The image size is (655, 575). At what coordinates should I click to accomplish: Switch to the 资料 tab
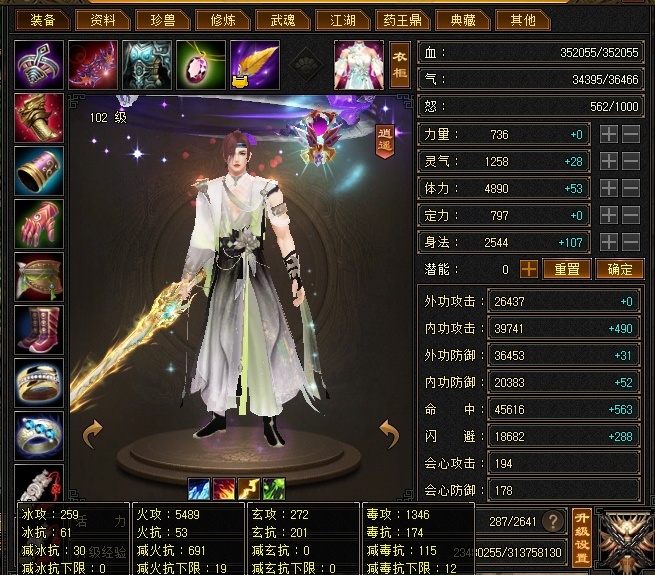coord(103,19)
